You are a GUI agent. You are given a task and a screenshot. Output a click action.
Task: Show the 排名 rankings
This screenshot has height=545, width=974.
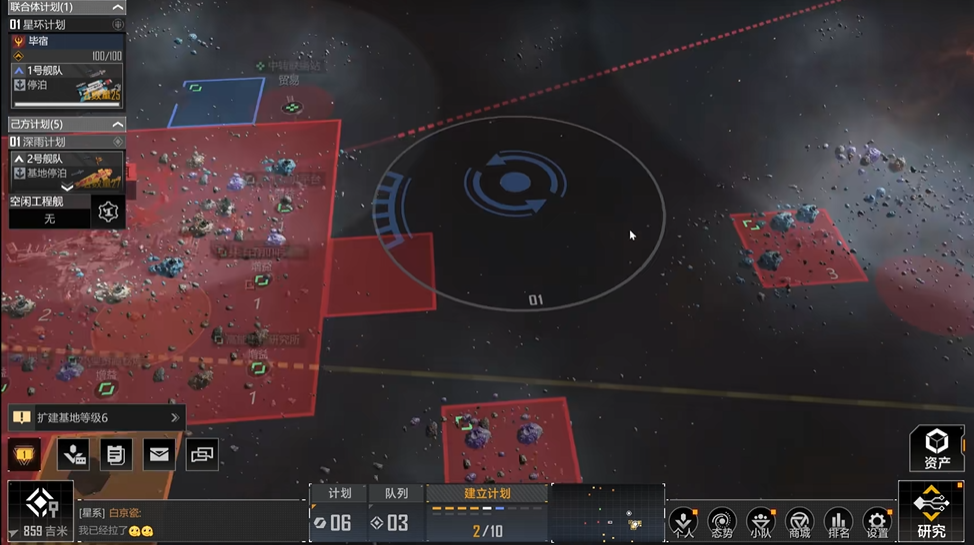838,522
